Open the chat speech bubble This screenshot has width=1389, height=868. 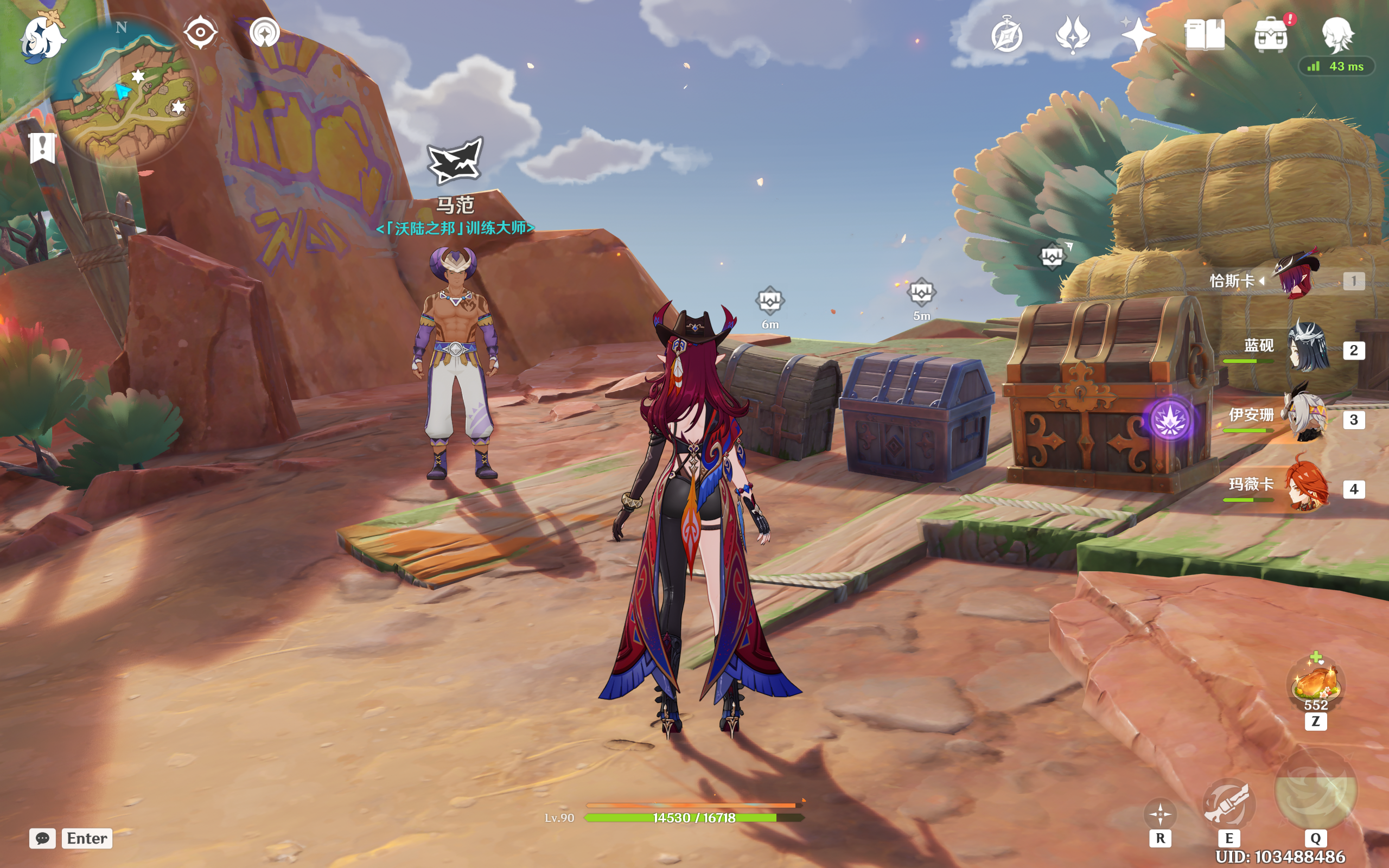click(42, 838)
